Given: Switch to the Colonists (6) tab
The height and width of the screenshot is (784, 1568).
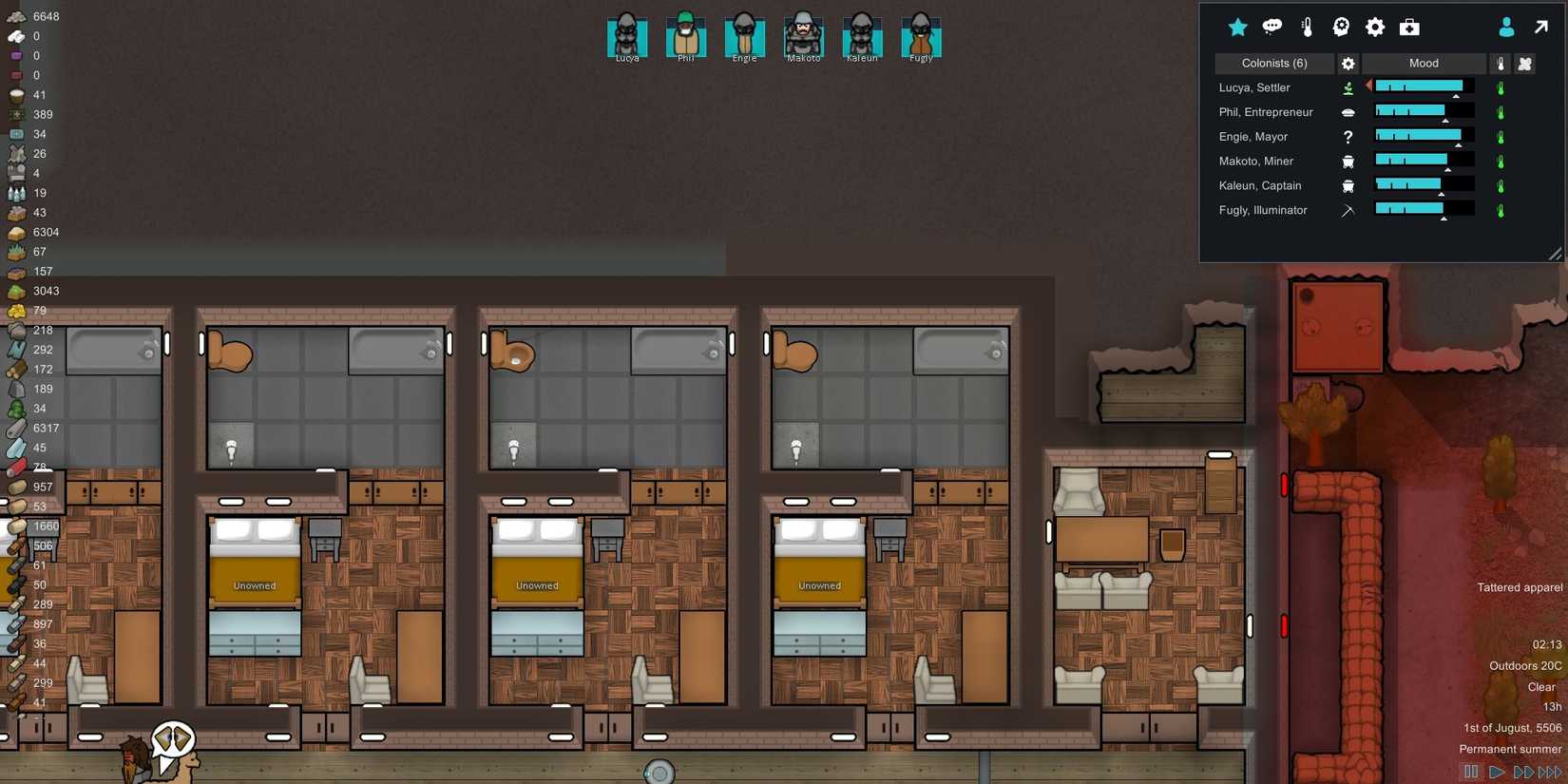Looking at the screenshot, I should [1274, 63].
